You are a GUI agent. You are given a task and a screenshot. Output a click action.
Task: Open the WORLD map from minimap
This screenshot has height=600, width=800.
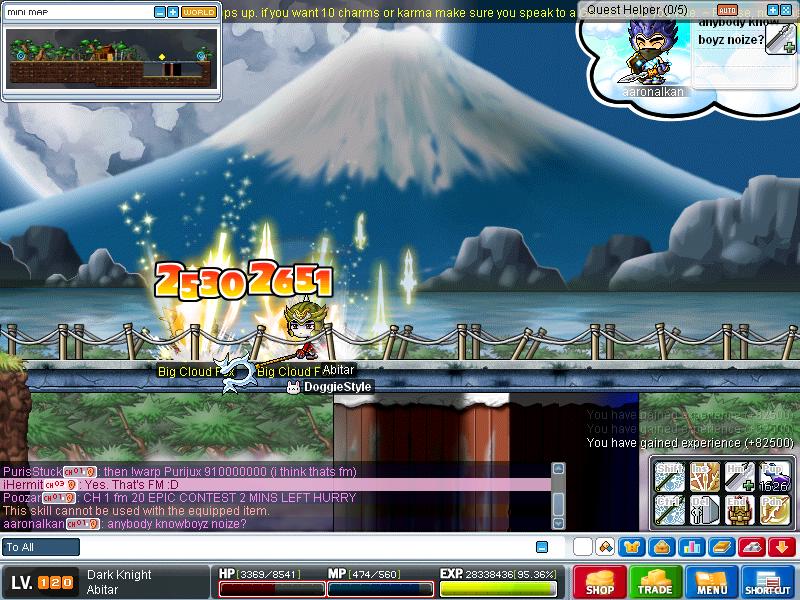199,12
